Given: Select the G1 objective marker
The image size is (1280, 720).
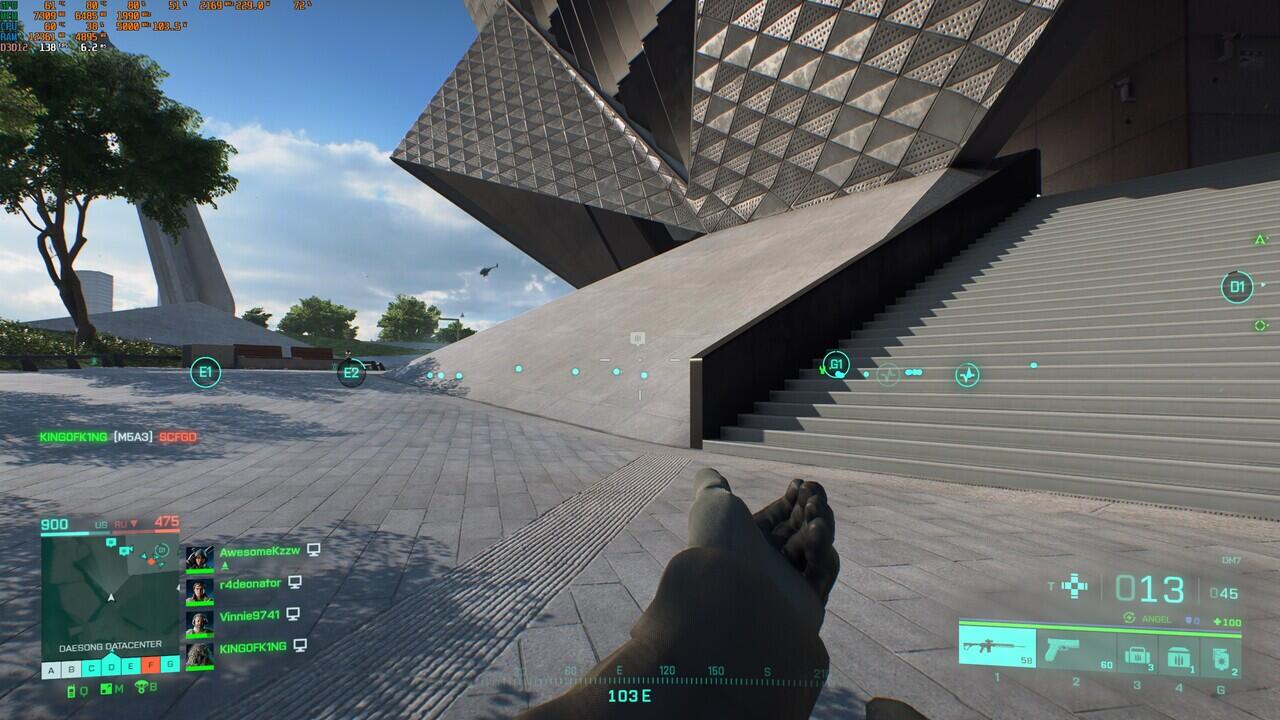Looking at the screenshot, I should [836, 365].
